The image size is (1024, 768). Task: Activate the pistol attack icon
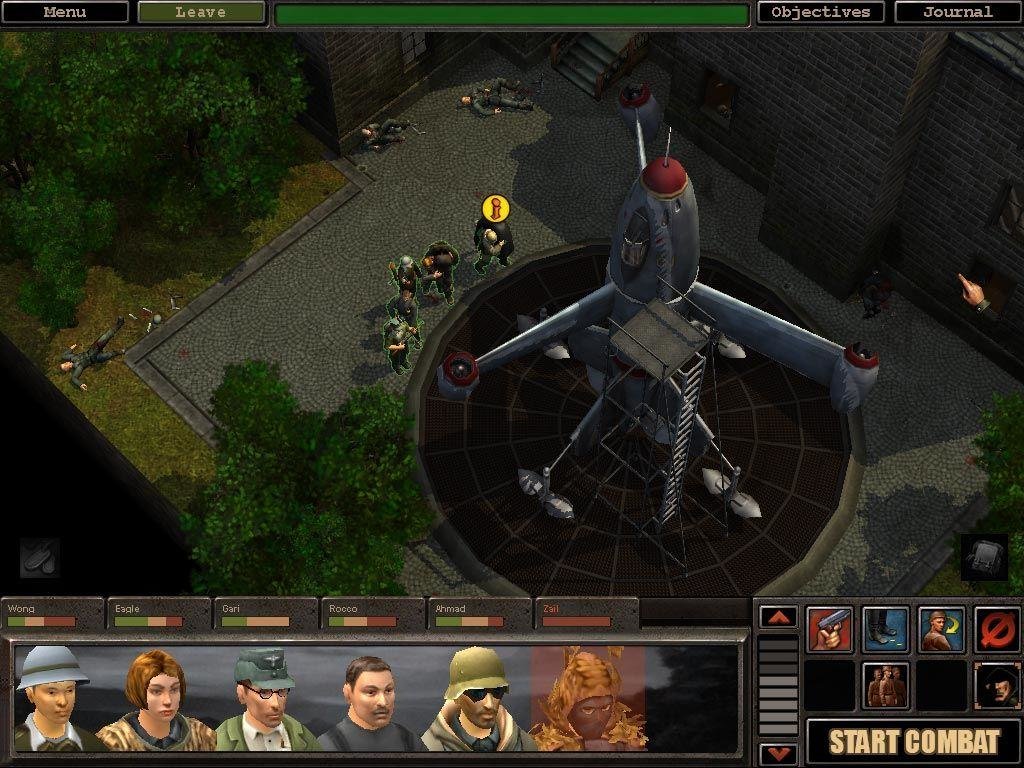[831, 629]
